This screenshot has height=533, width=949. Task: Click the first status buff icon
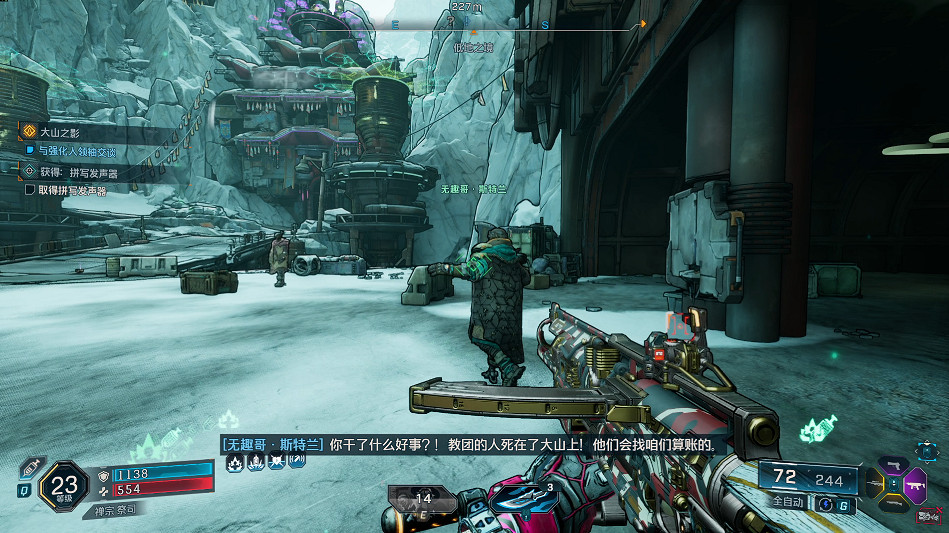pos(234,461)
